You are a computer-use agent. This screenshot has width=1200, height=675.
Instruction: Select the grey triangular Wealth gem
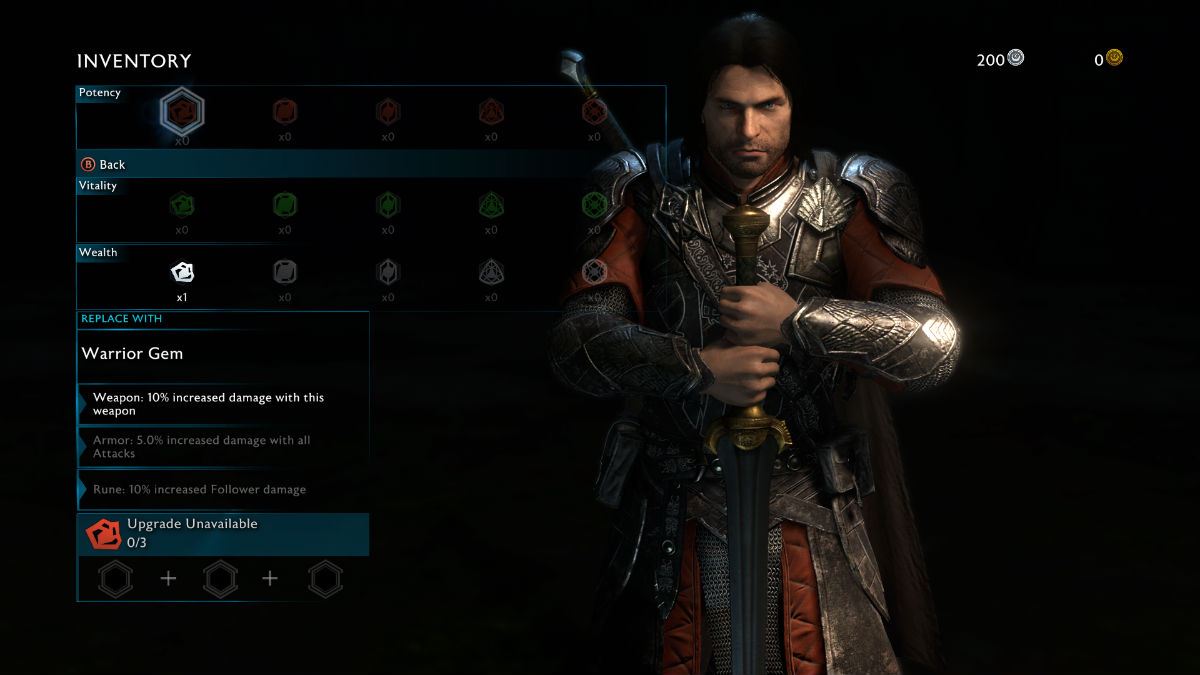491,271
